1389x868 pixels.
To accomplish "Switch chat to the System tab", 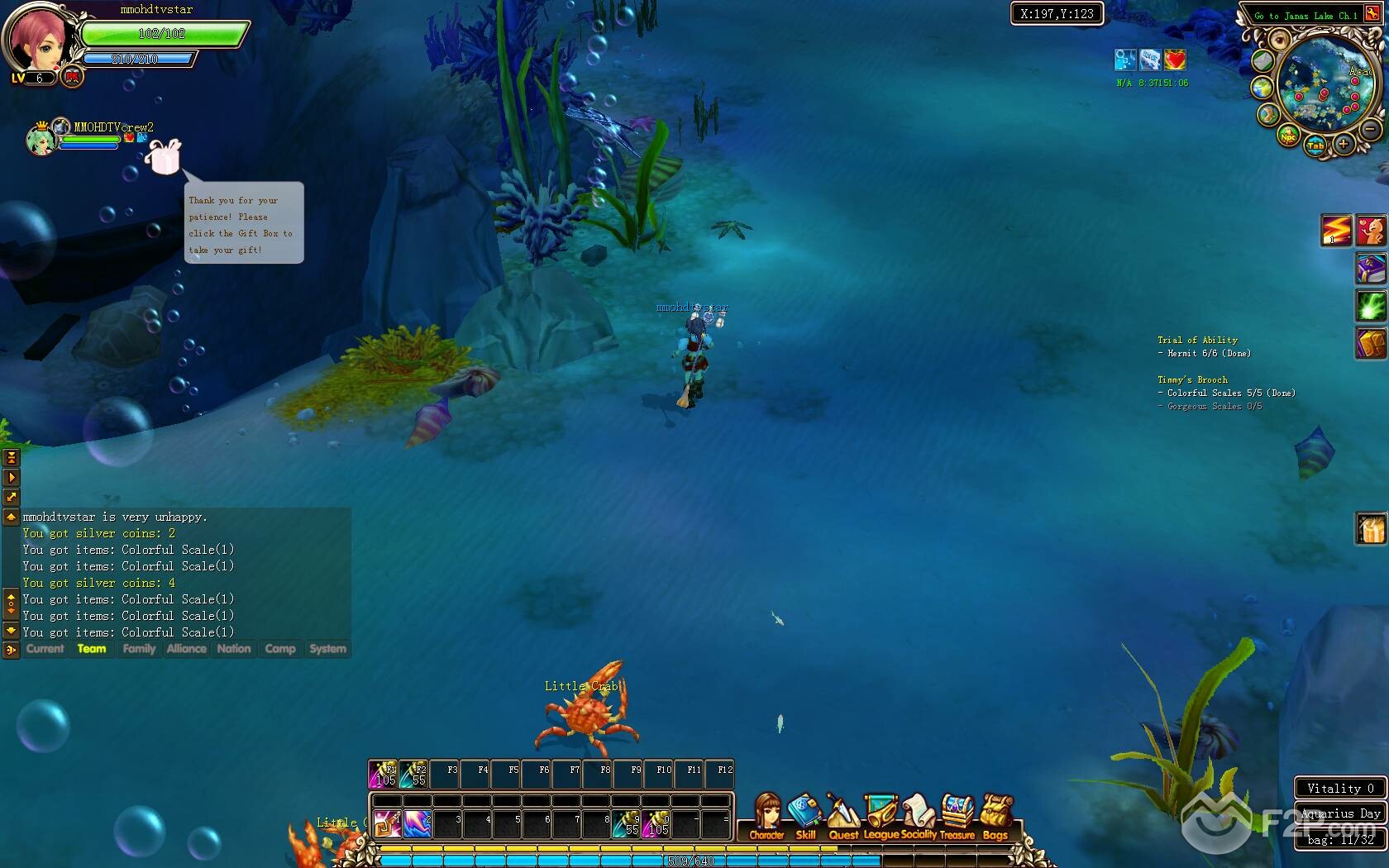I will (x=327, y=649).
